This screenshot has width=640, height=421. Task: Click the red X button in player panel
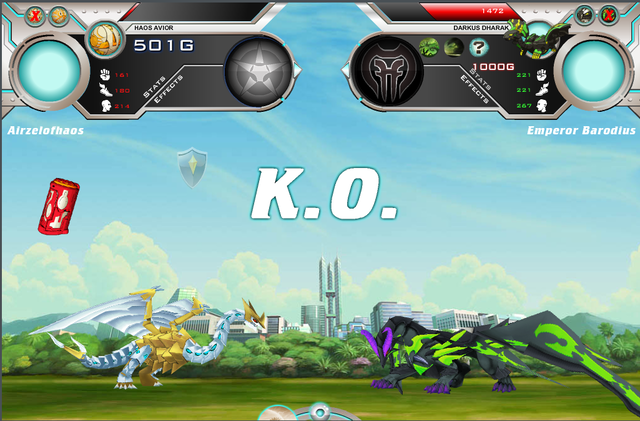click(x=34, y=15)
